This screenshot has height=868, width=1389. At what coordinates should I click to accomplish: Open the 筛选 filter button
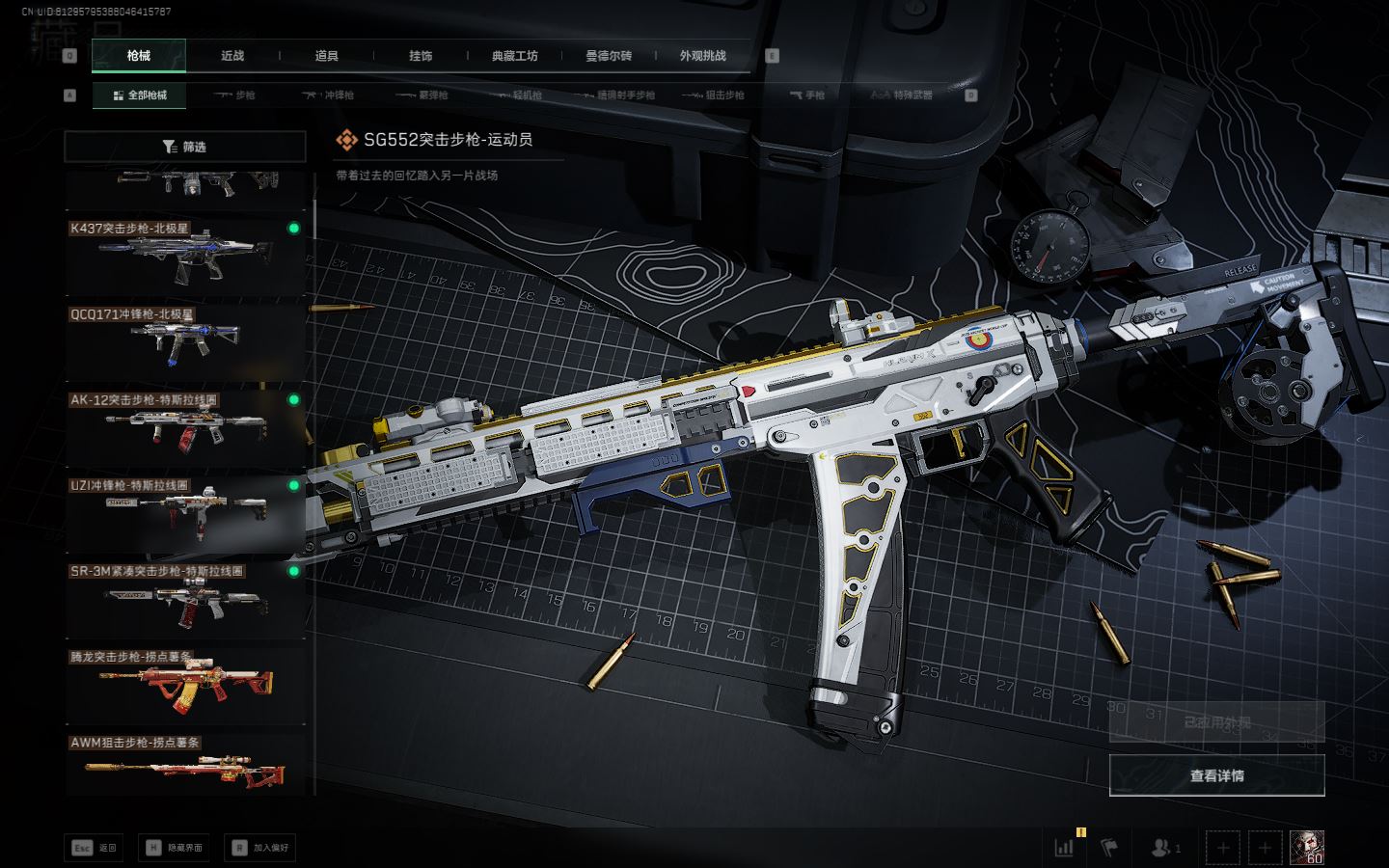click(x=185, y=147)
